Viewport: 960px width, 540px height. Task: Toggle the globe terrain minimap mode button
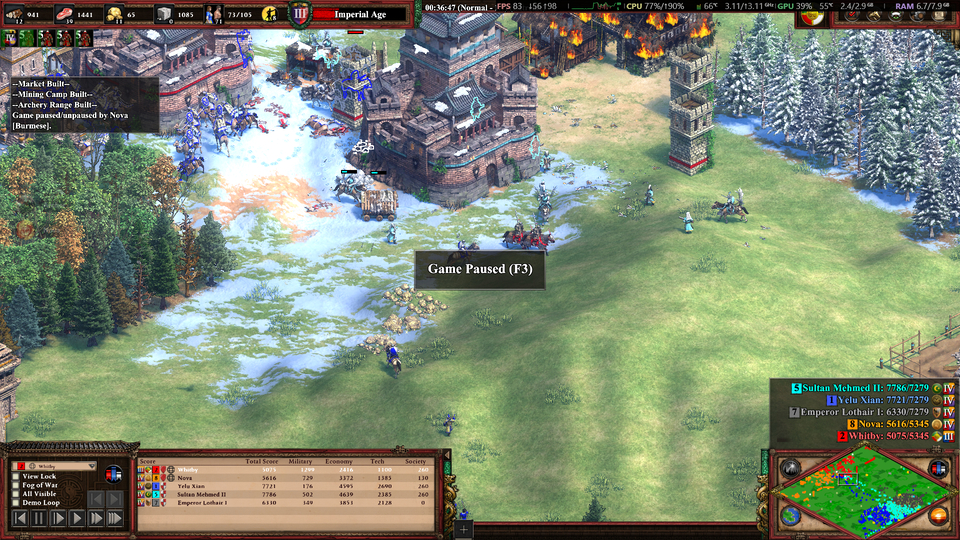click(x=790, y=516)
